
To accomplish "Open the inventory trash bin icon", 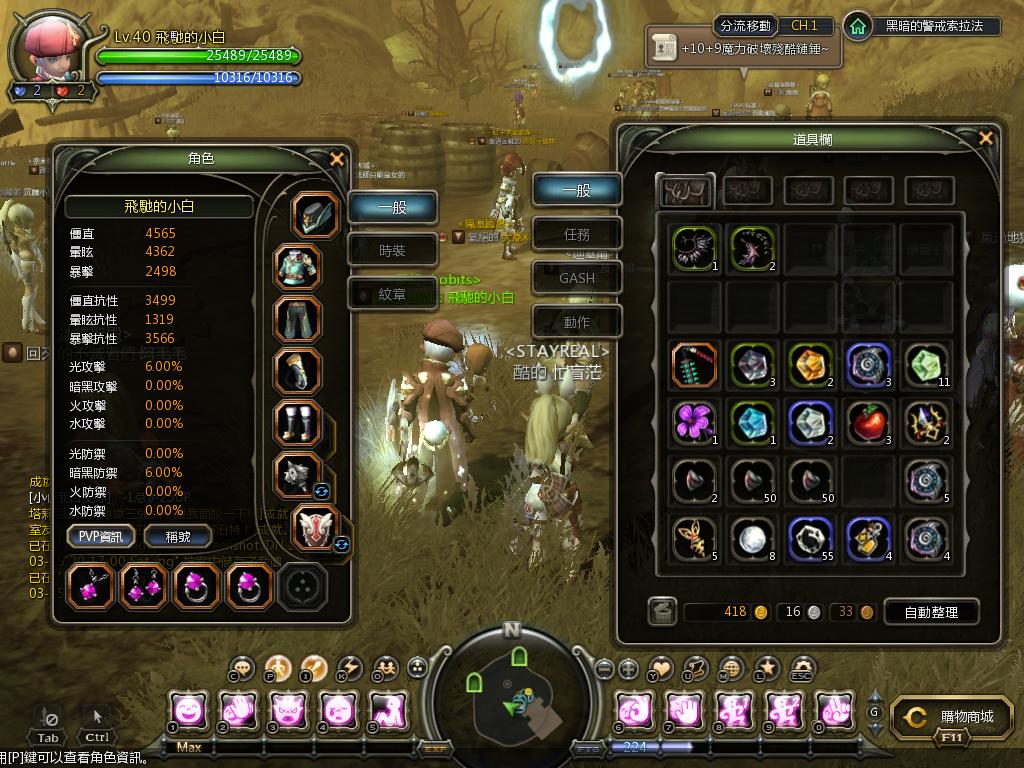I will [661, 612].
